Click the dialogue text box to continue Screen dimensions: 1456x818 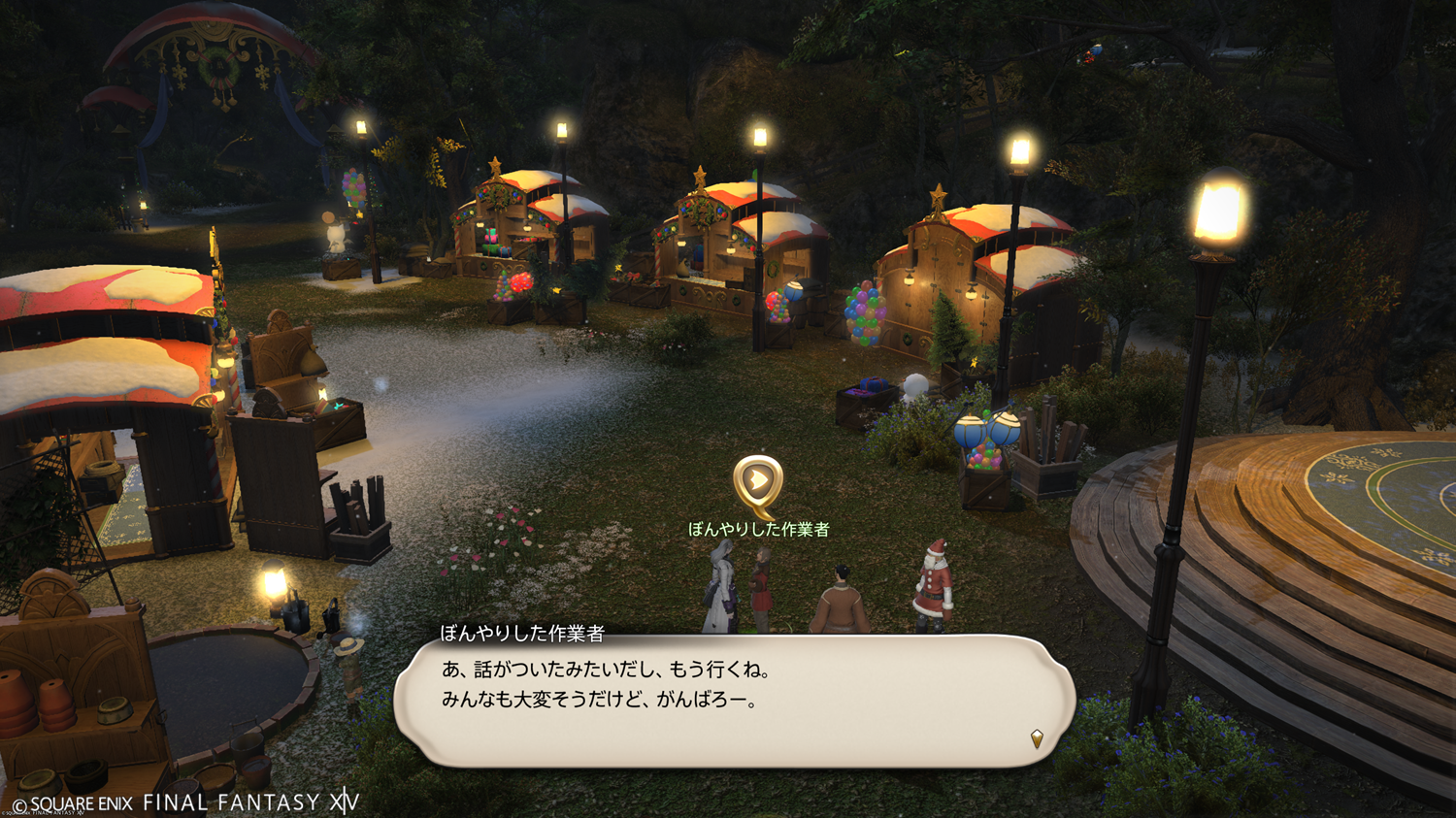[x=734, y=701]
